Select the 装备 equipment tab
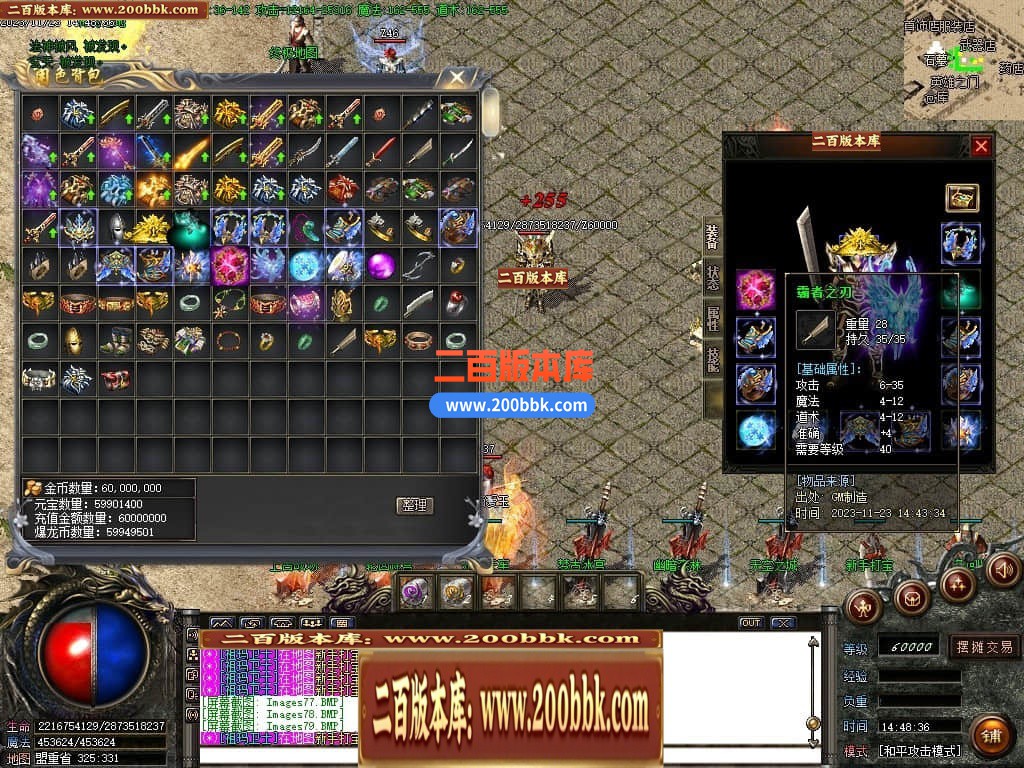The width and height of the screenshot is (1024, 768). (x=712, y=237)
